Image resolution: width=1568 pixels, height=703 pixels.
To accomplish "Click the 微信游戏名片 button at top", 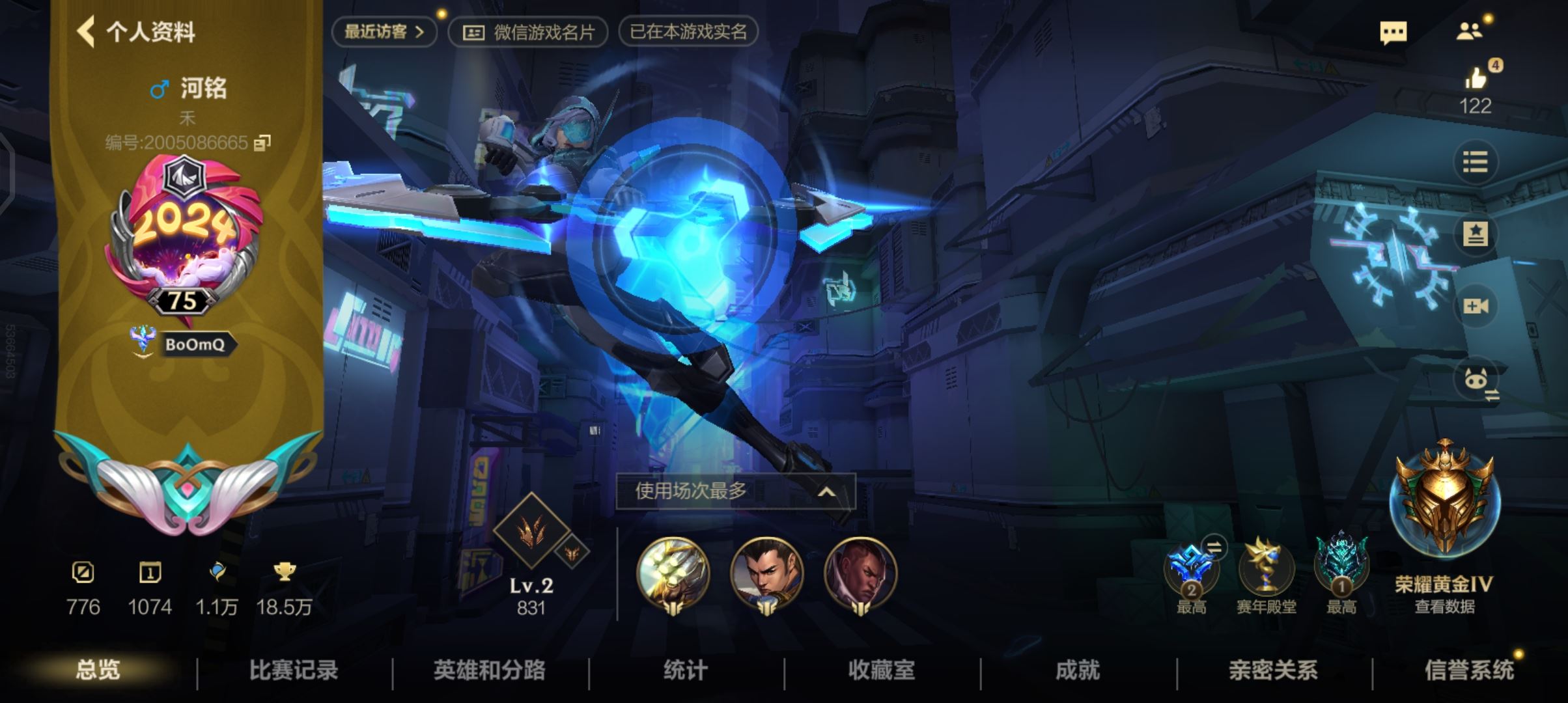I will click(x=527, y=31).
